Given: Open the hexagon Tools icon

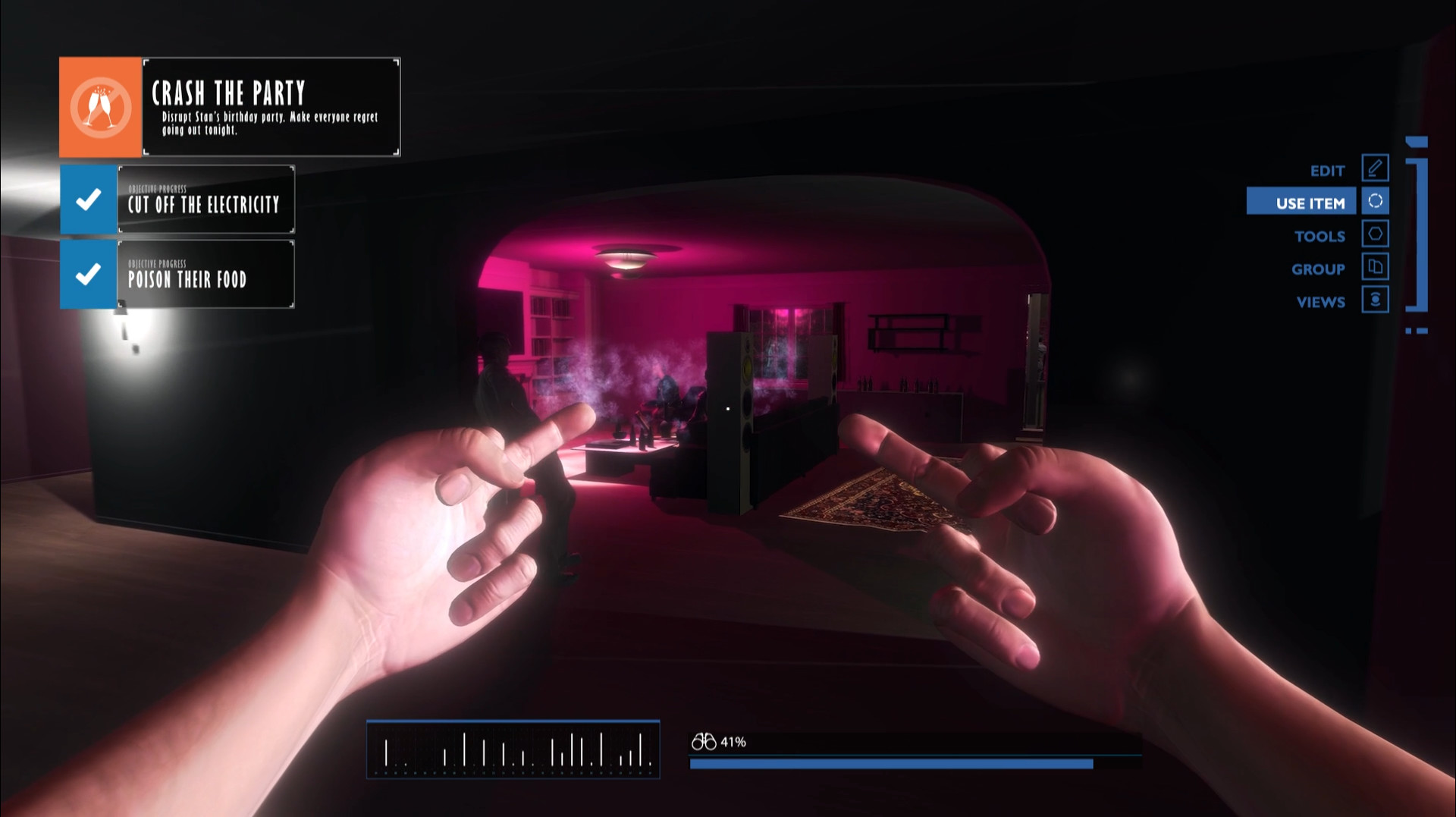Looking at the screenshot, I should (1375, 234).
